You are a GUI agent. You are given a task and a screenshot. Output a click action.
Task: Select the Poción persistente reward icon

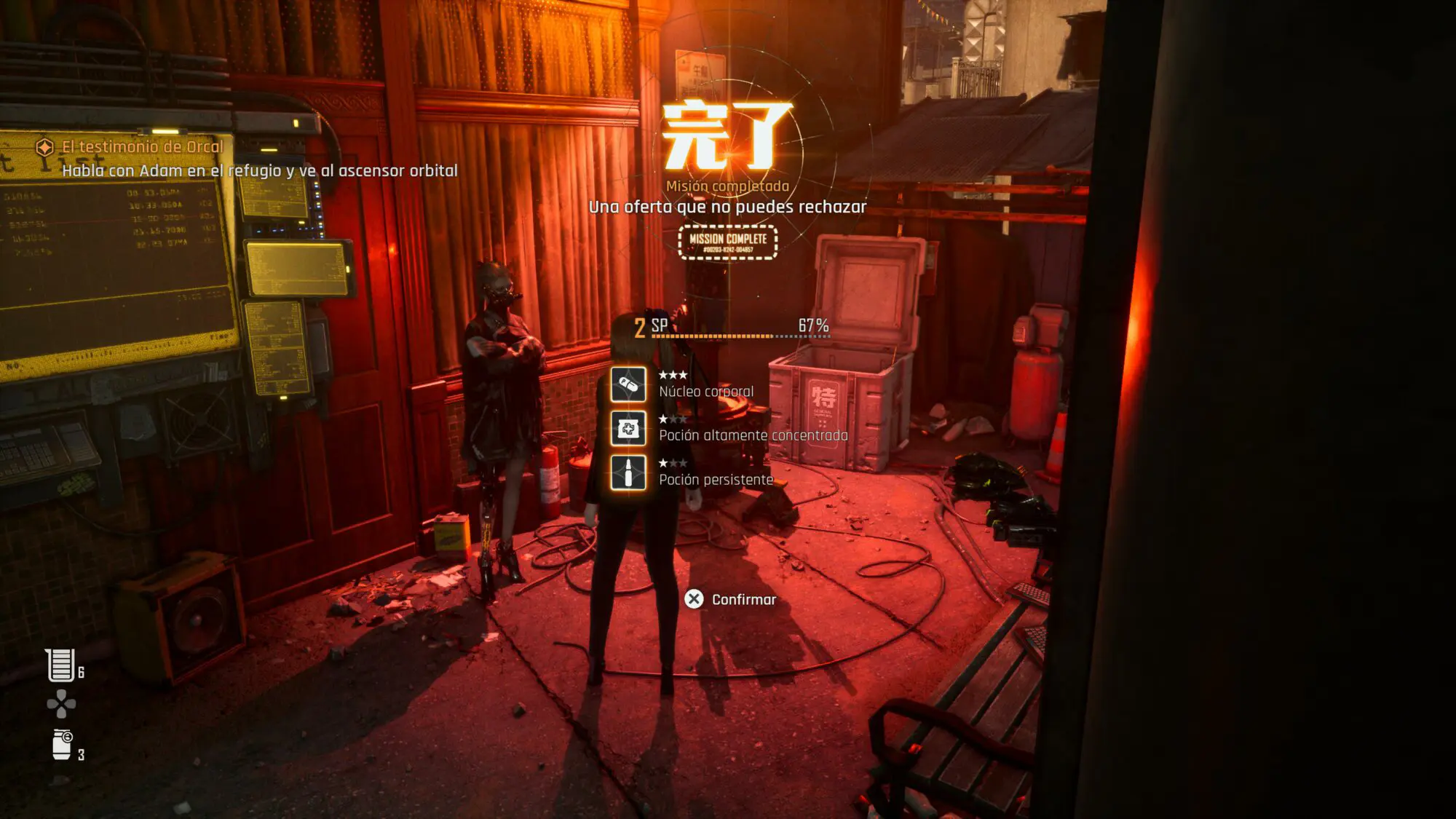[x=628, y=473]
